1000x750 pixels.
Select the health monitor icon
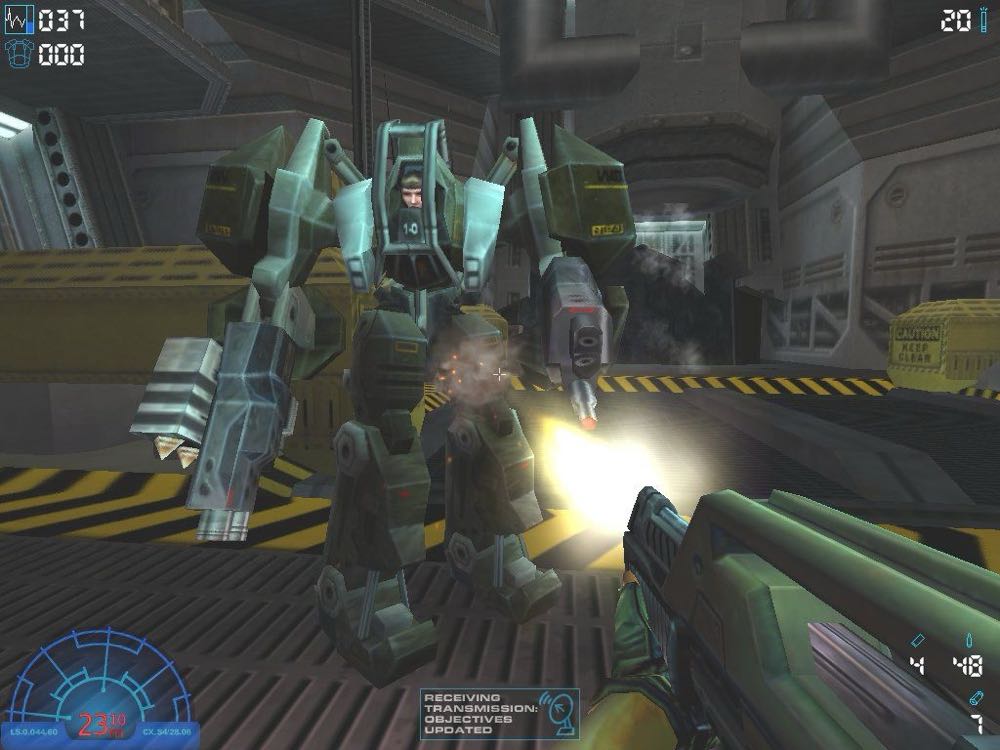click(x=19, y=19)
